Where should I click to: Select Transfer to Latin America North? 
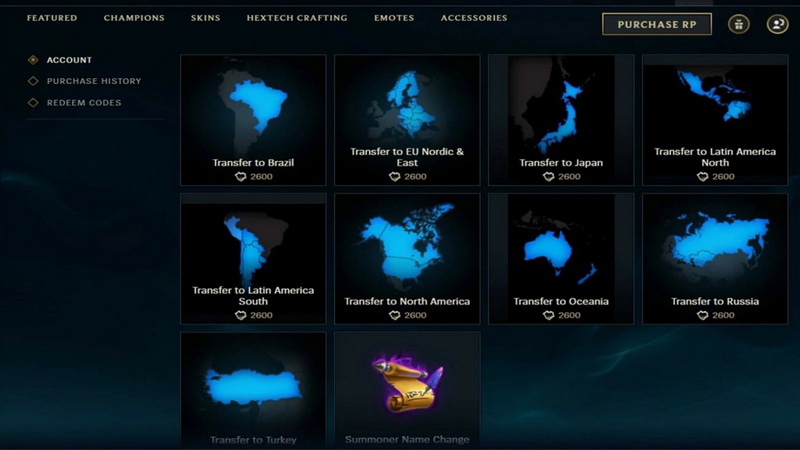click(715, 120)
